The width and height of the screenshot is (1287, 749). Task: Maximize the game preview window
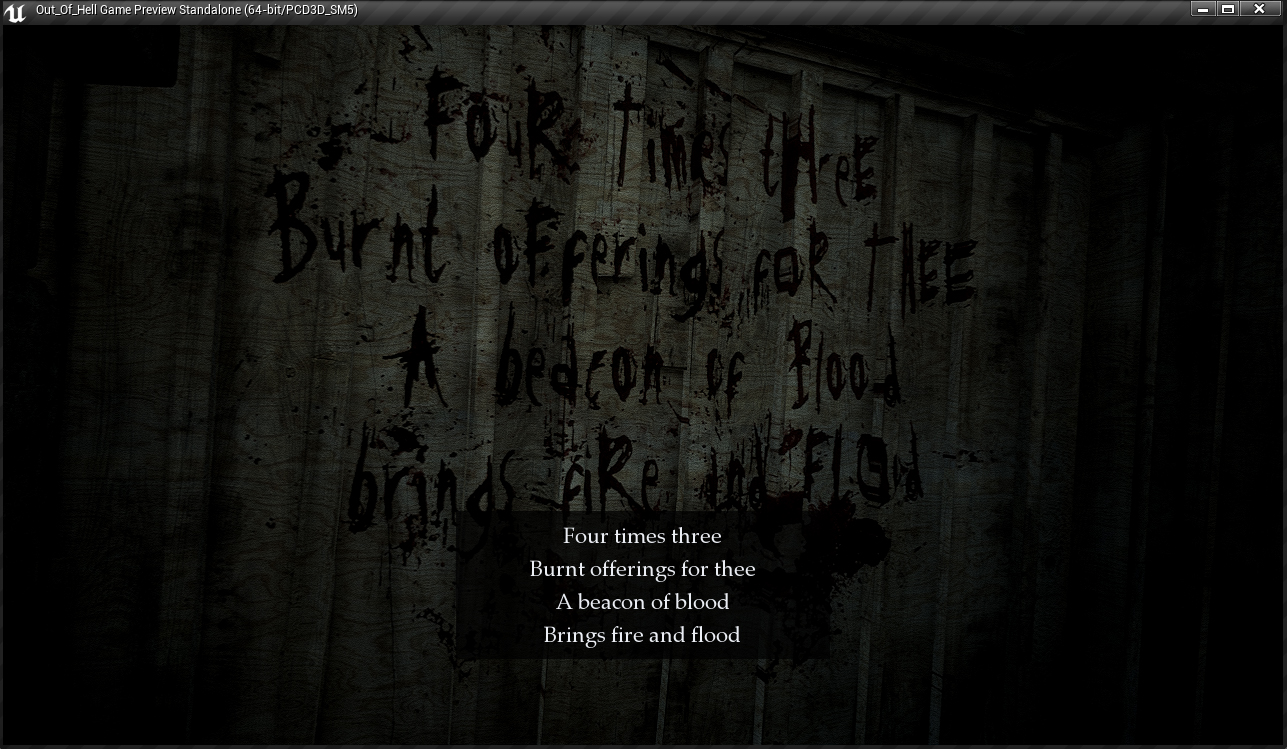[1229, 9]
